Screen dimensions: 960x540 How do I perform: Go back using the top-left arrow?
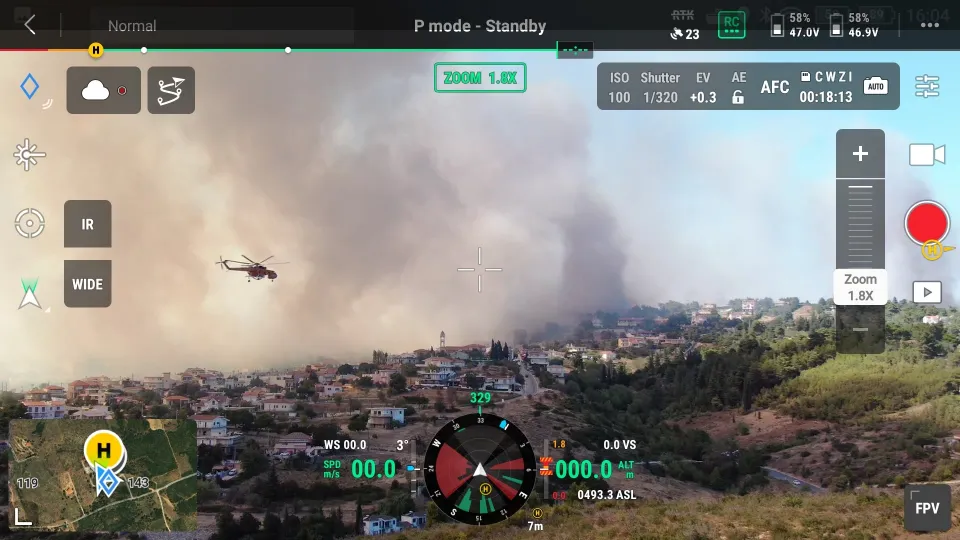pyautogui.click(x=30, y=25)
